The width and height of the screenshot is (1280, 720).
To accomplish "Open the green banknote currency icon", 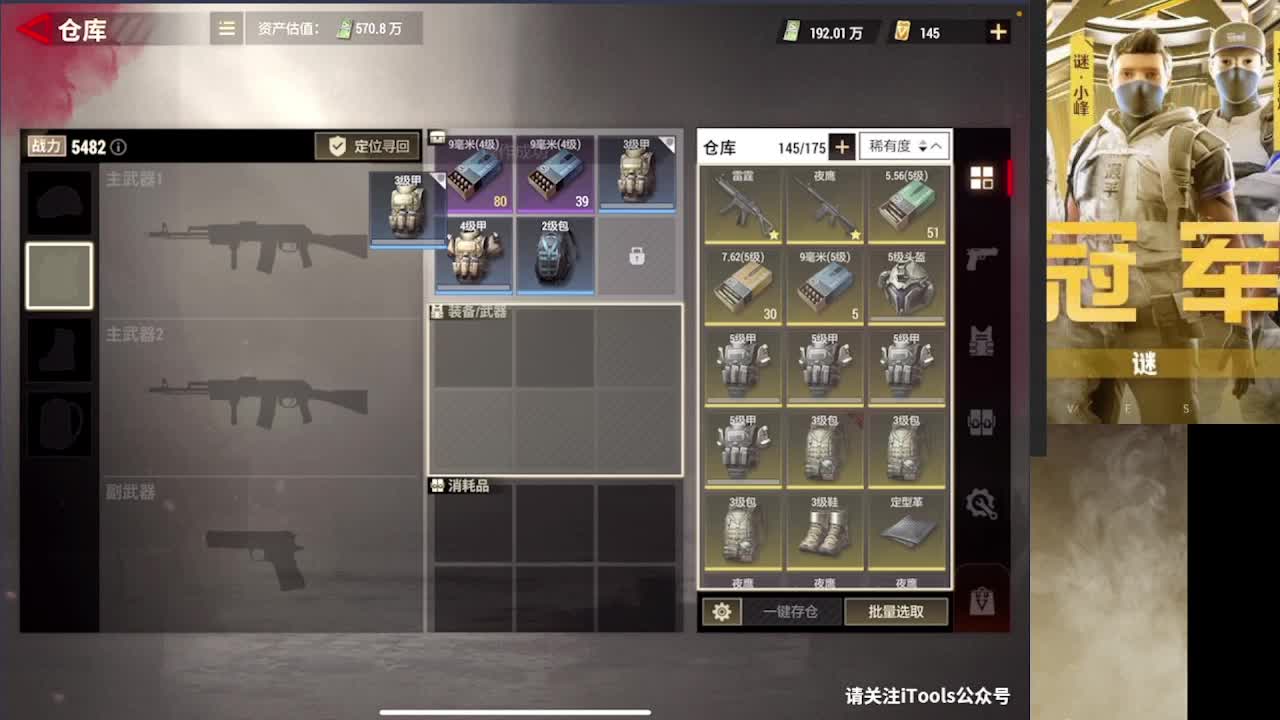I will tap(790, 31).
